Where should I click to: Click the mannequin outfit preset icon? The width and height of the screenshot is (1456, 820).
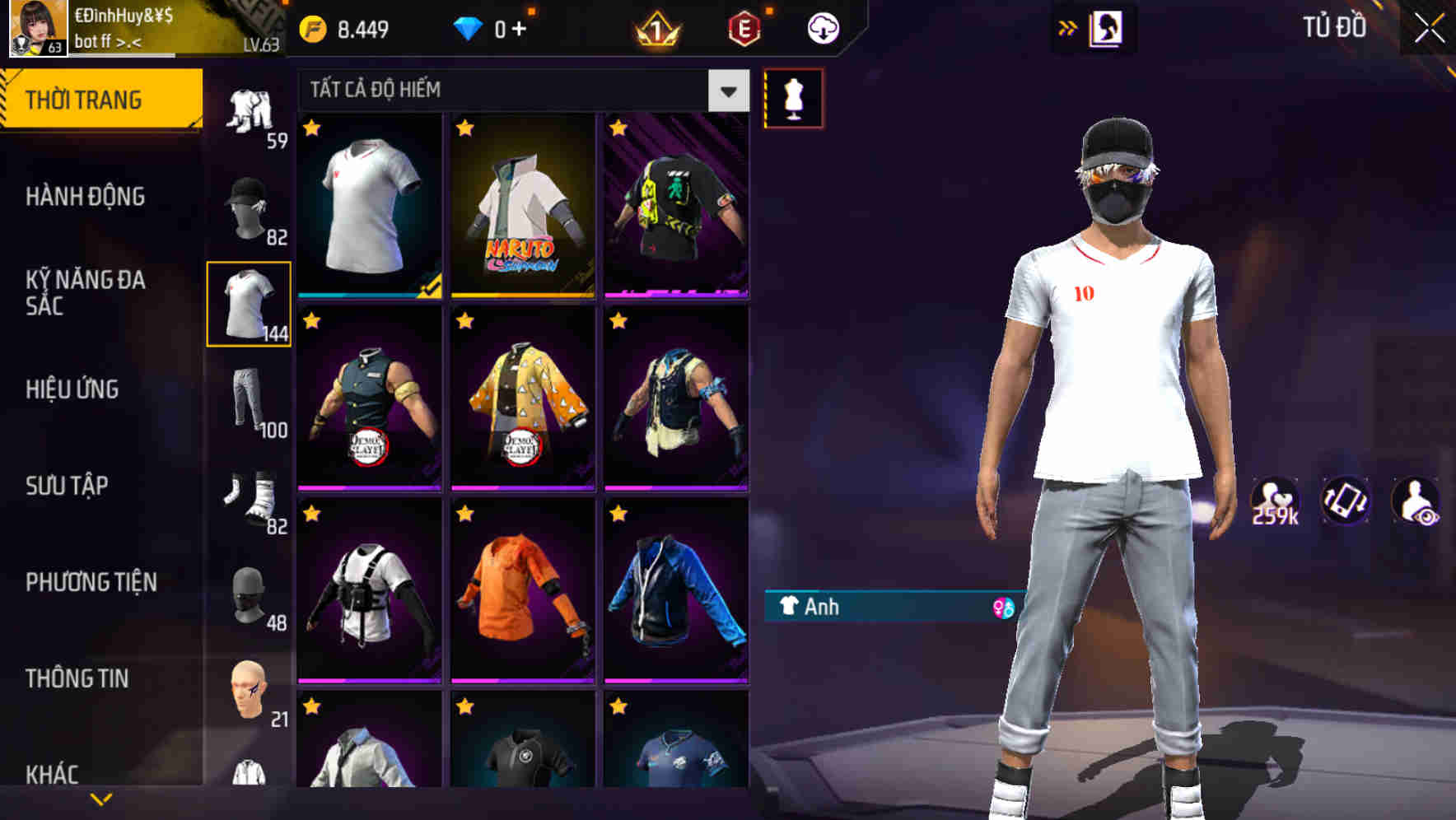click(x=793, y=97)
